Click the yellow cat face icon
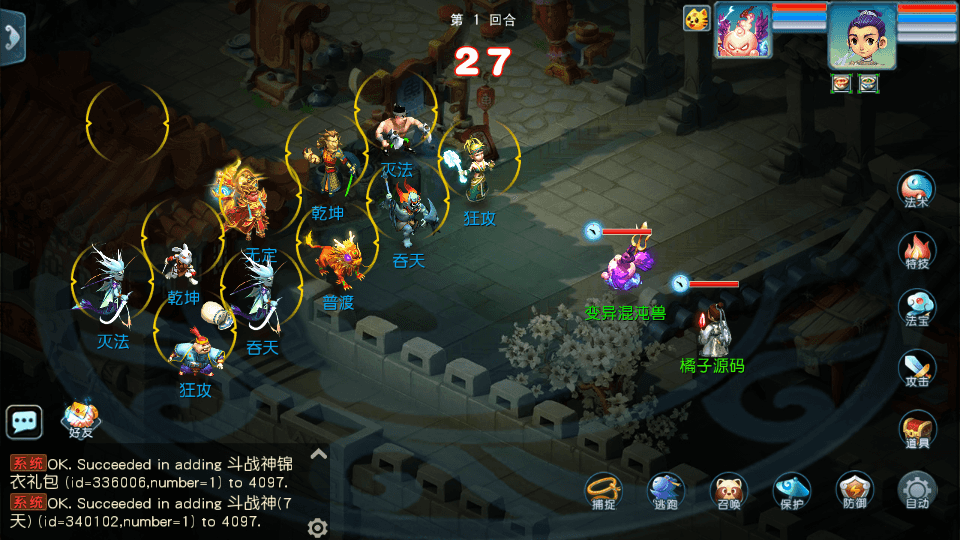This screenshot has width=960, height=540. (696, 18)
